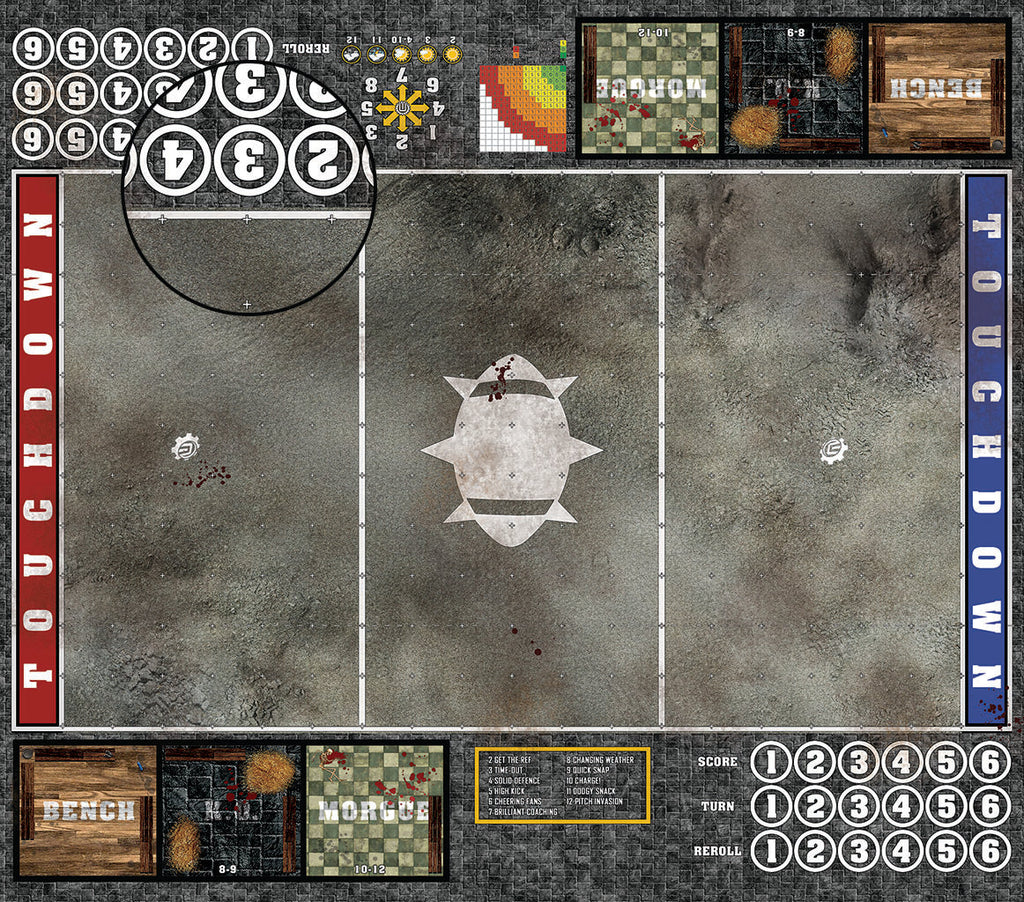Choose number 5 on the Reroll row

(946, 851)
